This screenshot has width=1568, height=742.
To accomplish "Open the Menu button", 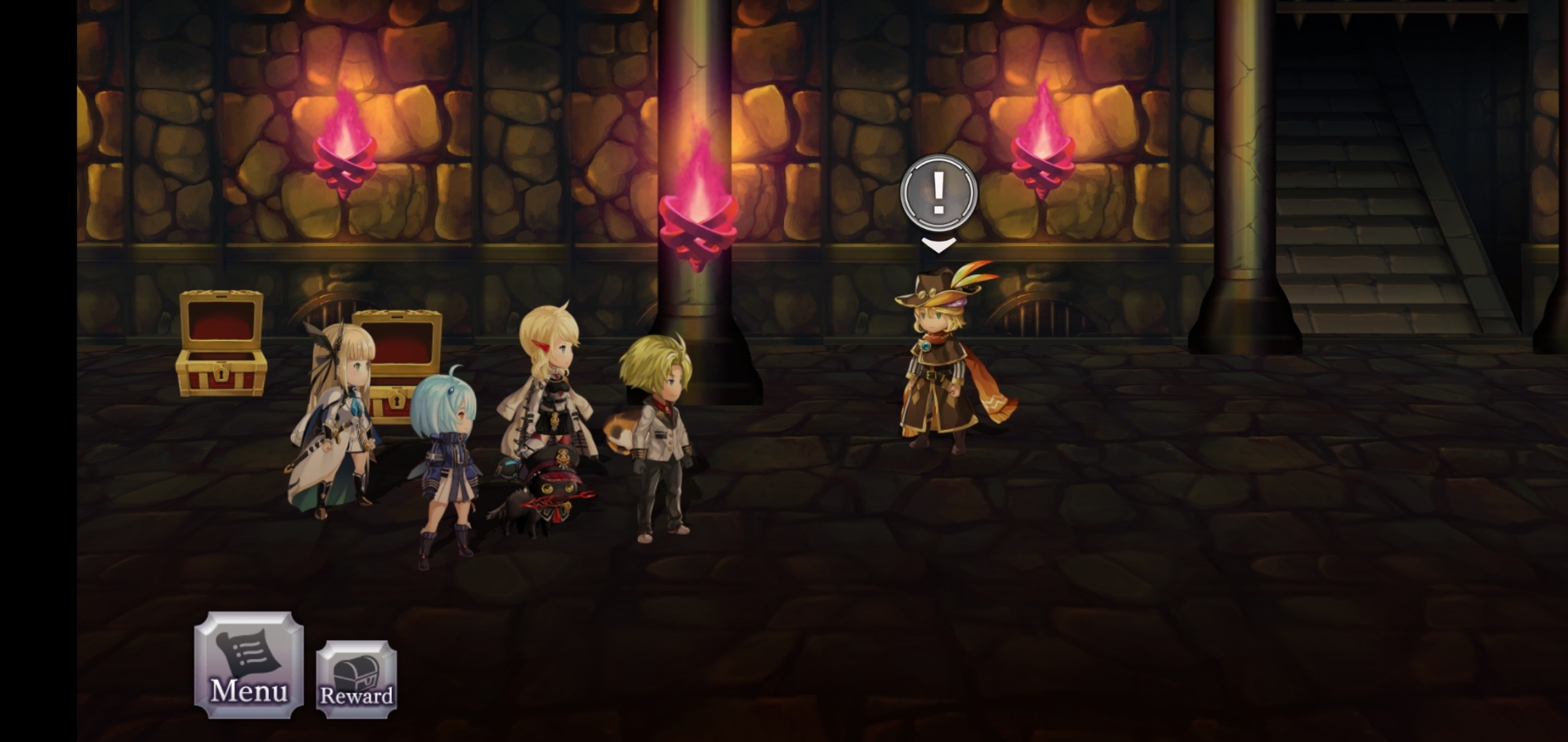I will pyautogui.click(x=249, y=664).
